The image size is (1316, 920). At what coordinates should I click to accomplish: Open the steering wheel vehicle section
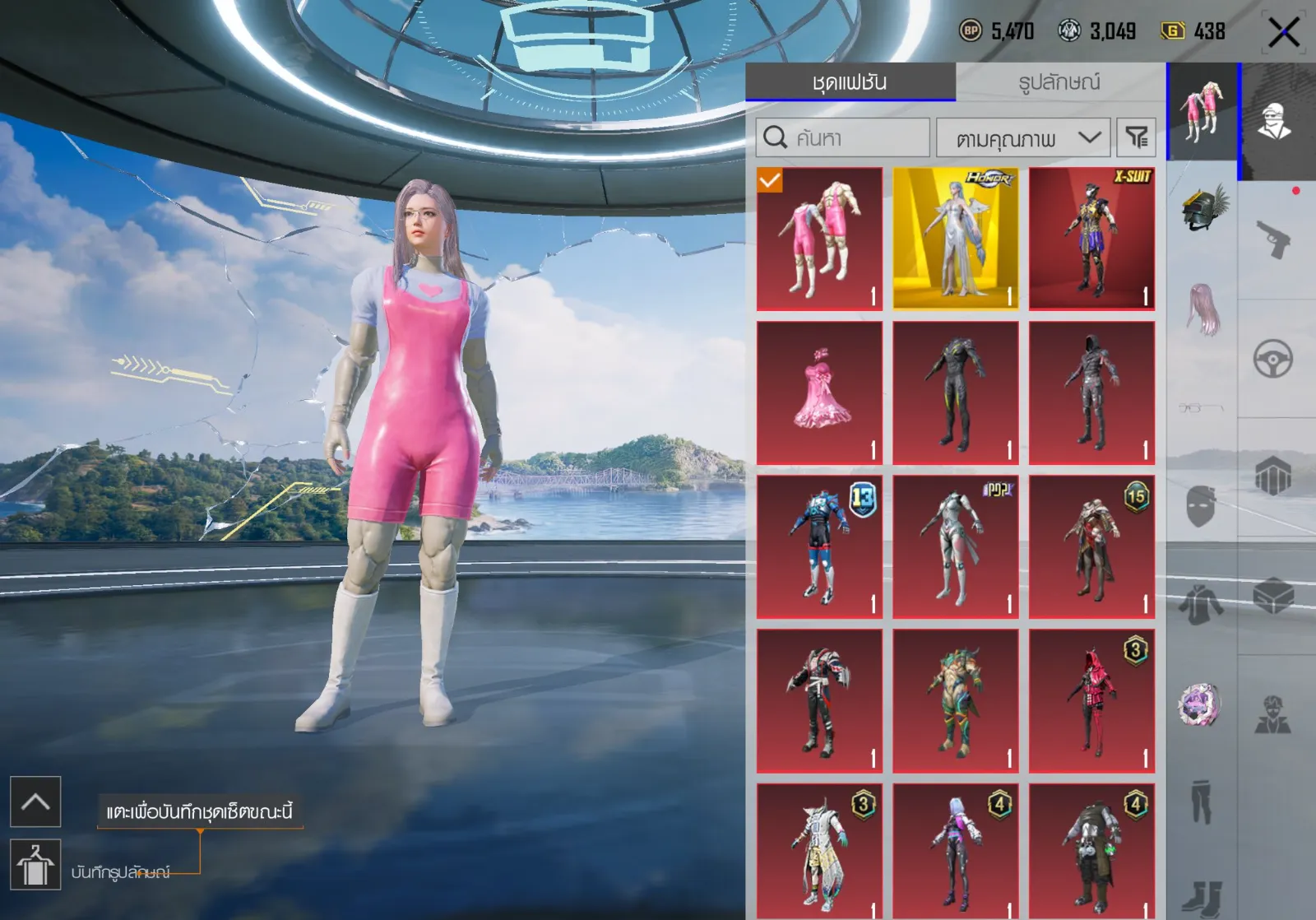click(x=1273, y=359)
